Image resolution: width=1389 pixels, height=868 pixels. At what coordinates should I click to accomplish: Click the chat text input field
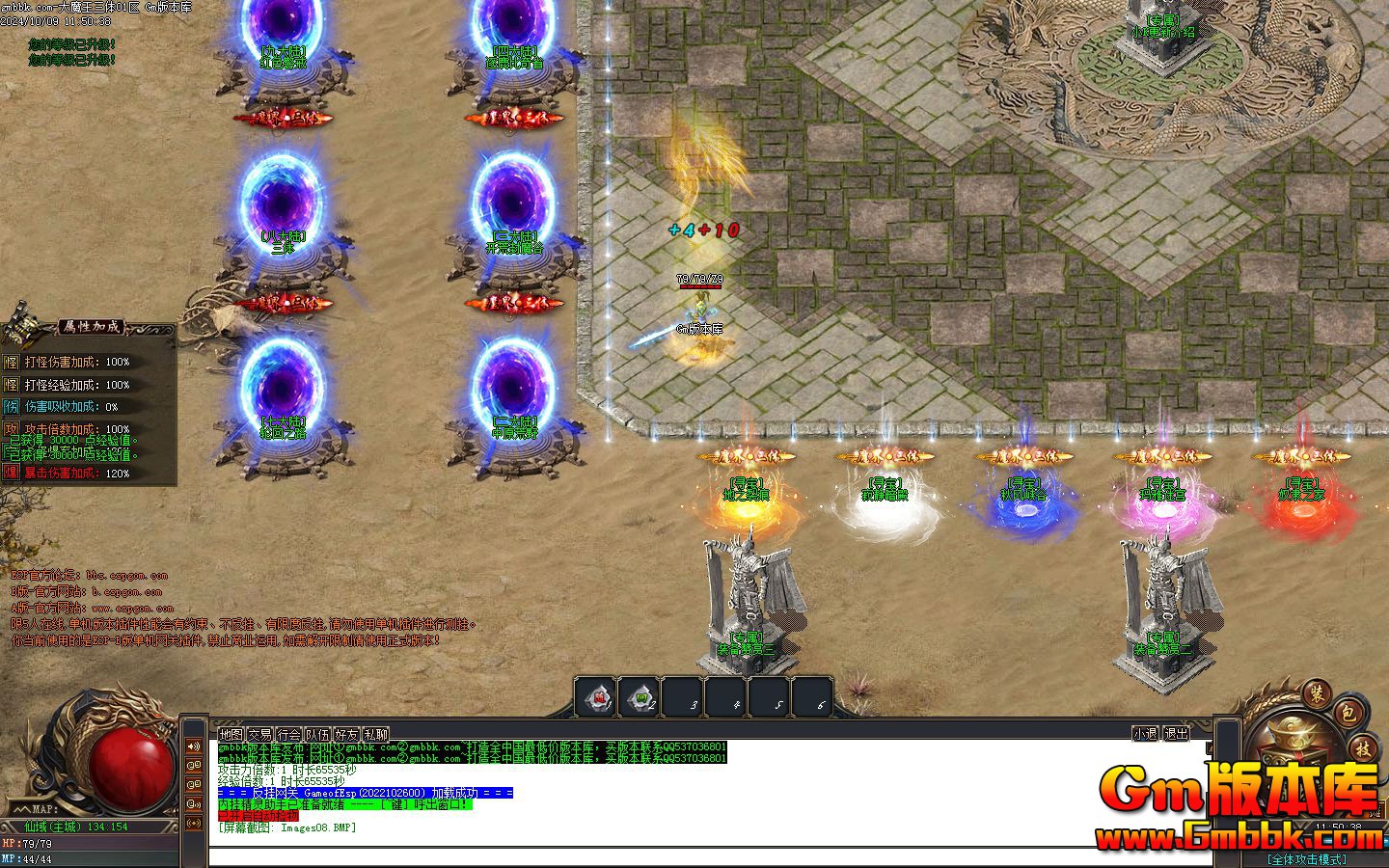click(x=675, y=854)
